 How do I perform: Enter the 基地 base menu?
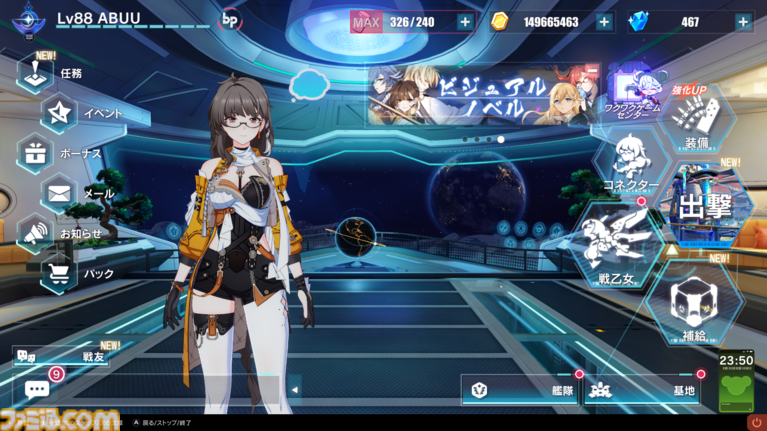coord(645,390)
